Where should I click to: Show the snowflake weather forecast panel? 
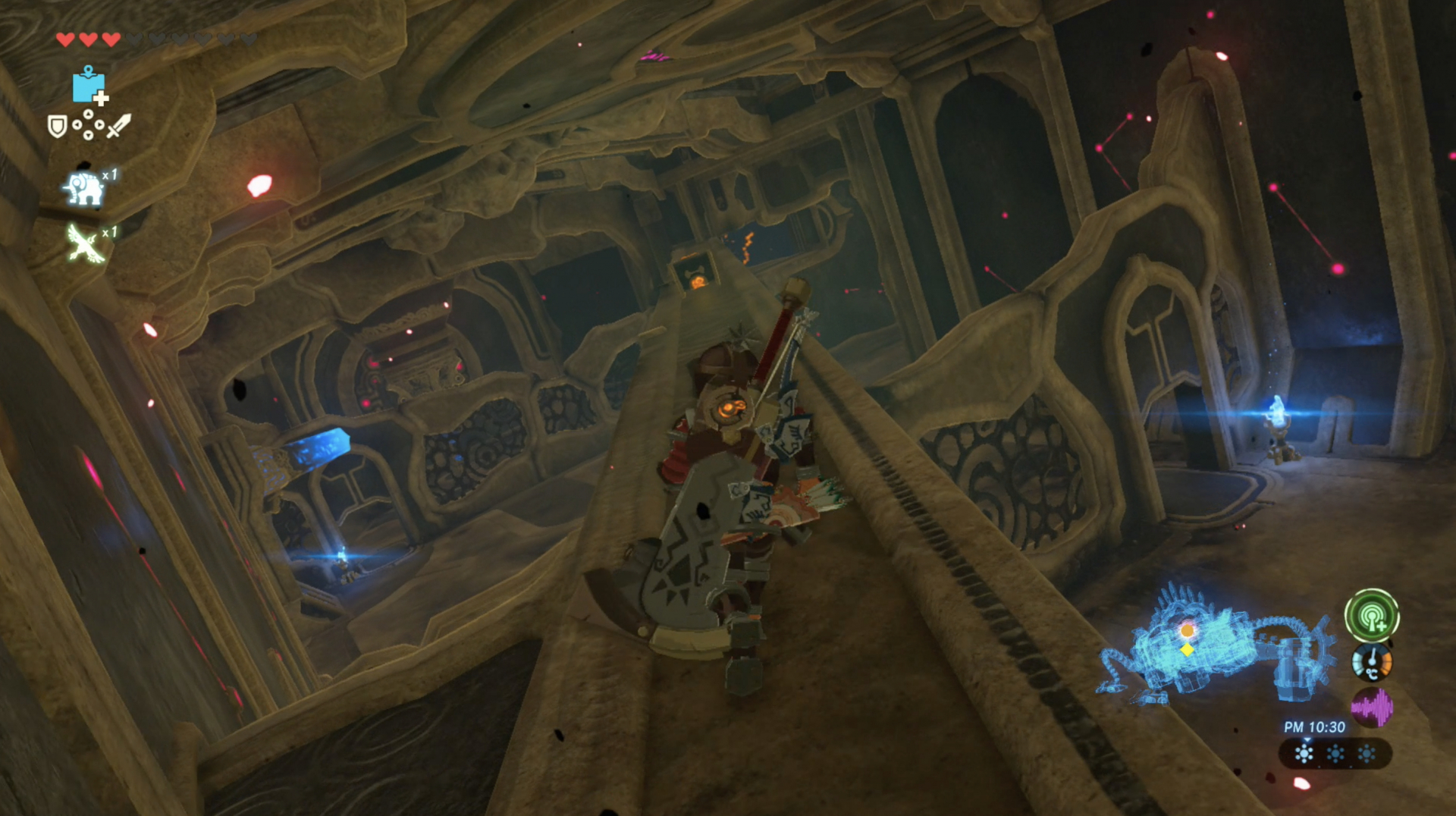click(1335, 754)
